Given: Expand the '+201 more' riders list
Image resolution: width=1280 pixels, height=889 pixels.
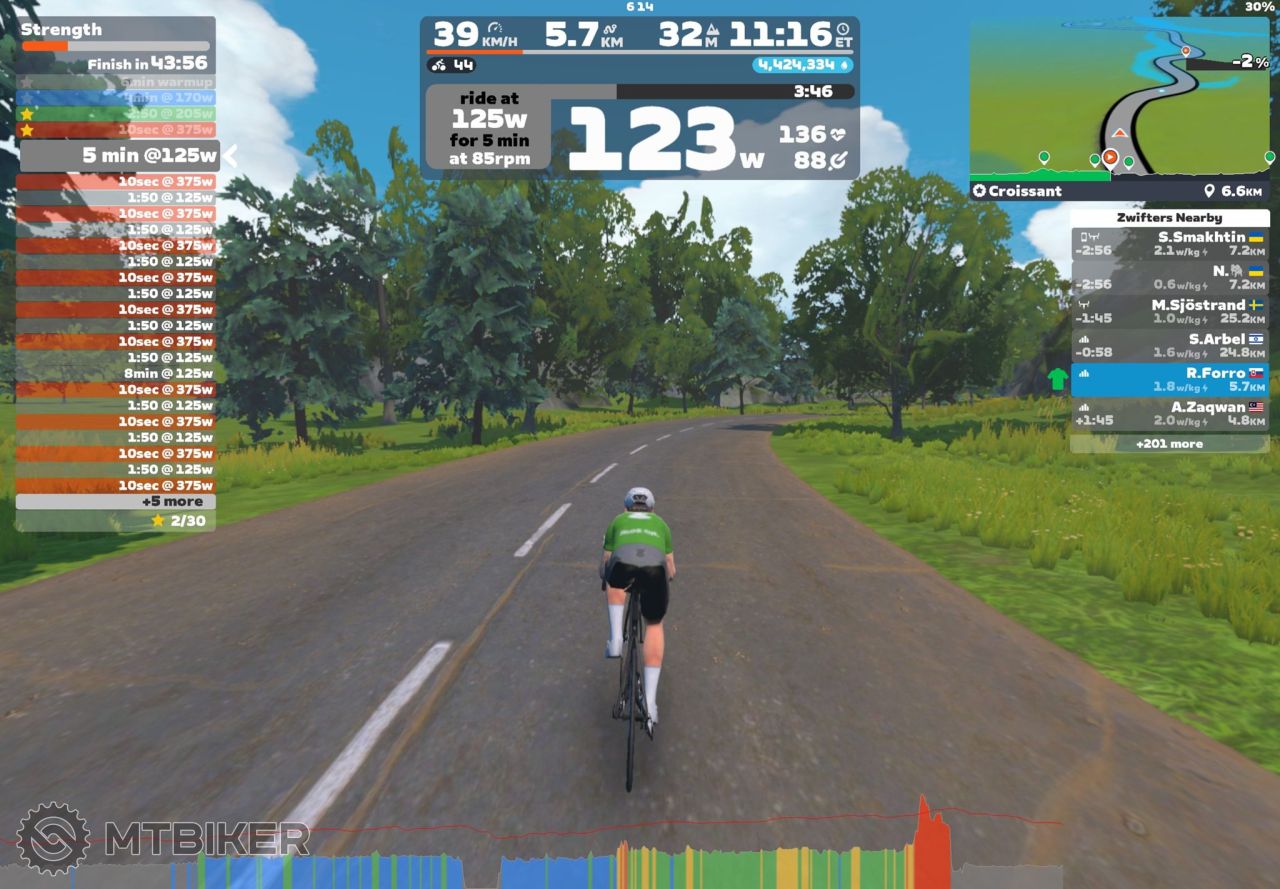Looking at the screenshot, I should (x=1169, y=443).
